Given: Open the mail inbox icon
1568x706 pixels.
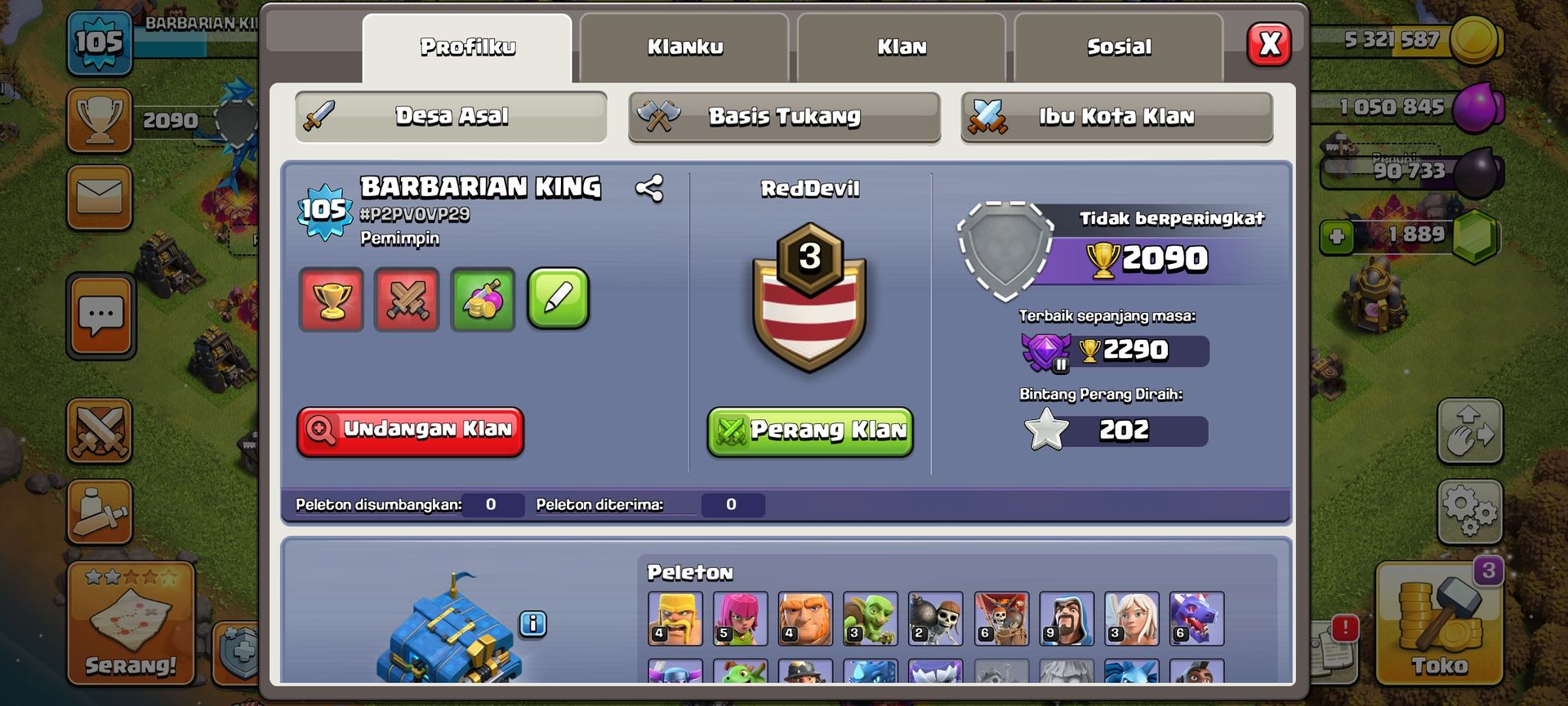Looking at the screenshot, I should pos(98,198).
